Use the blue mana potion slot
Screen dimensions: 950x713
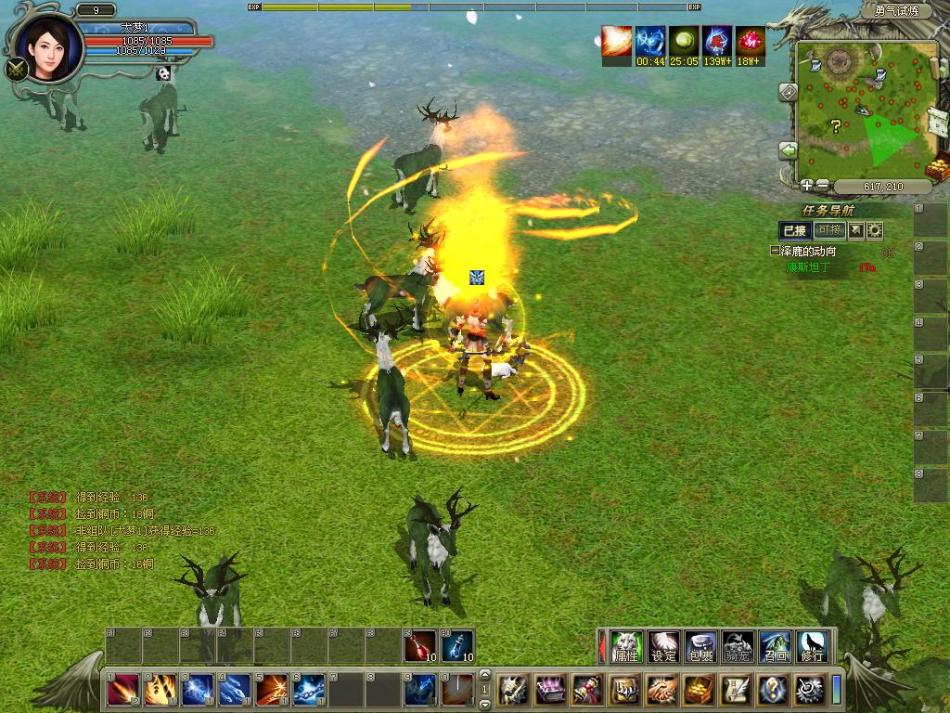tap(457, 646)
